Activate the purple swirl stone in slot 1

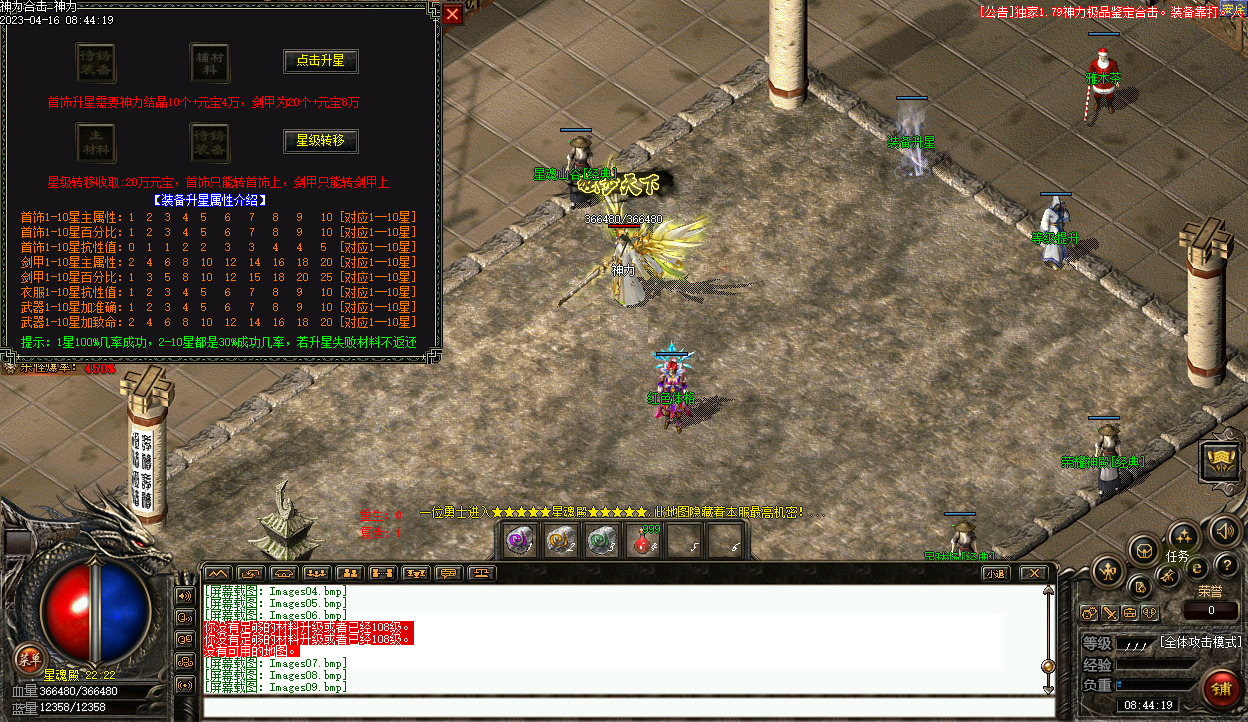tap(518, 540)
